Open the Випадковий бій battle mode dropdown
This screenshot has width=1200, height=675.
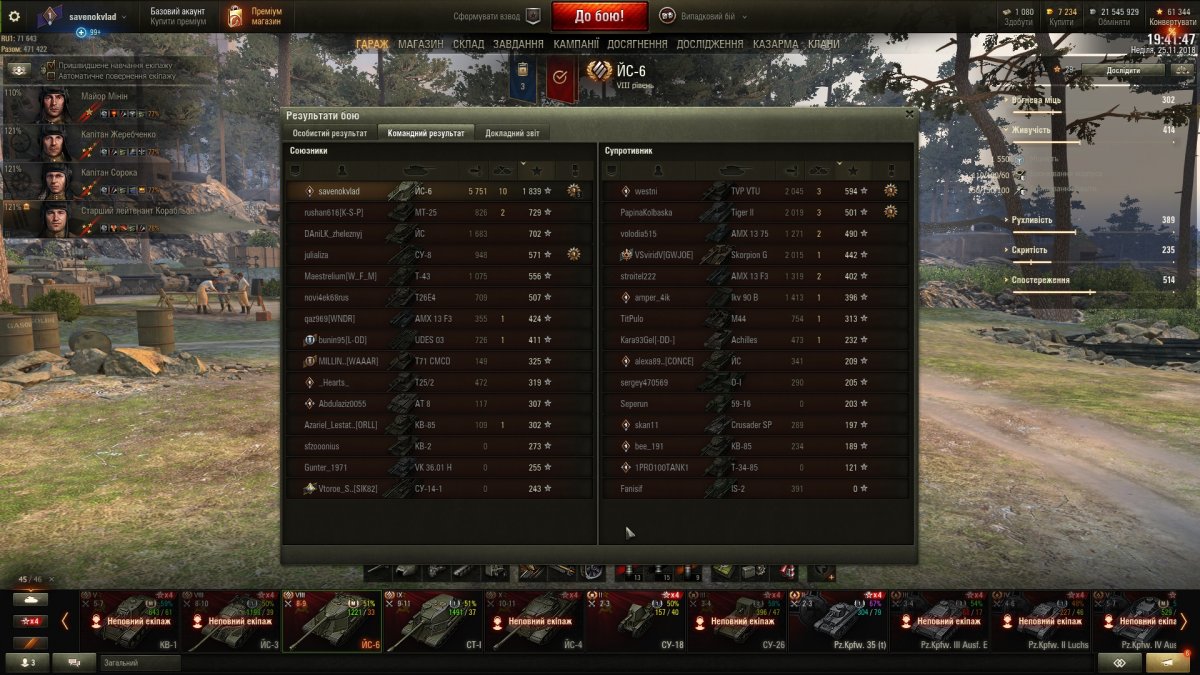703,16
